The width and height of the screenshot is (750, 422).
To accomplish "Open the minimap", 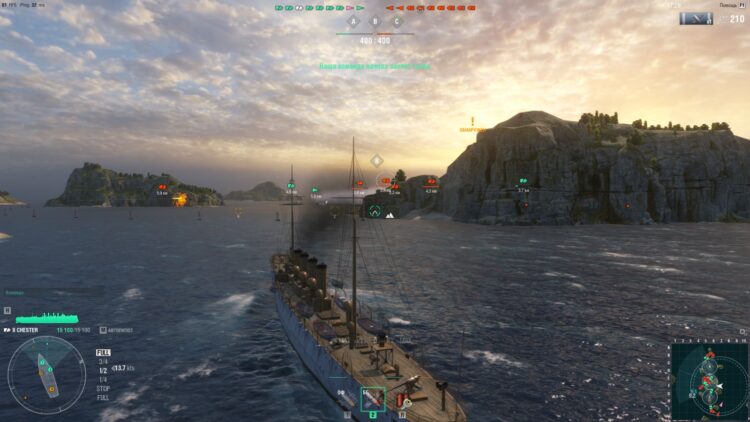I will [709, 380].
